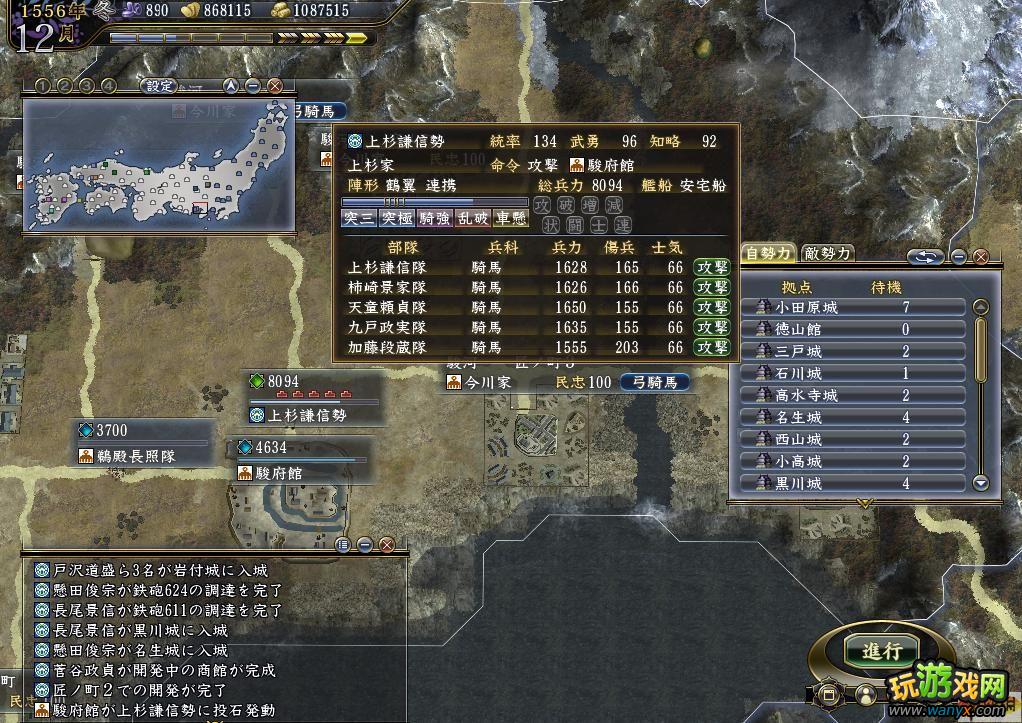Close the message log panel

tap(387, 545)
